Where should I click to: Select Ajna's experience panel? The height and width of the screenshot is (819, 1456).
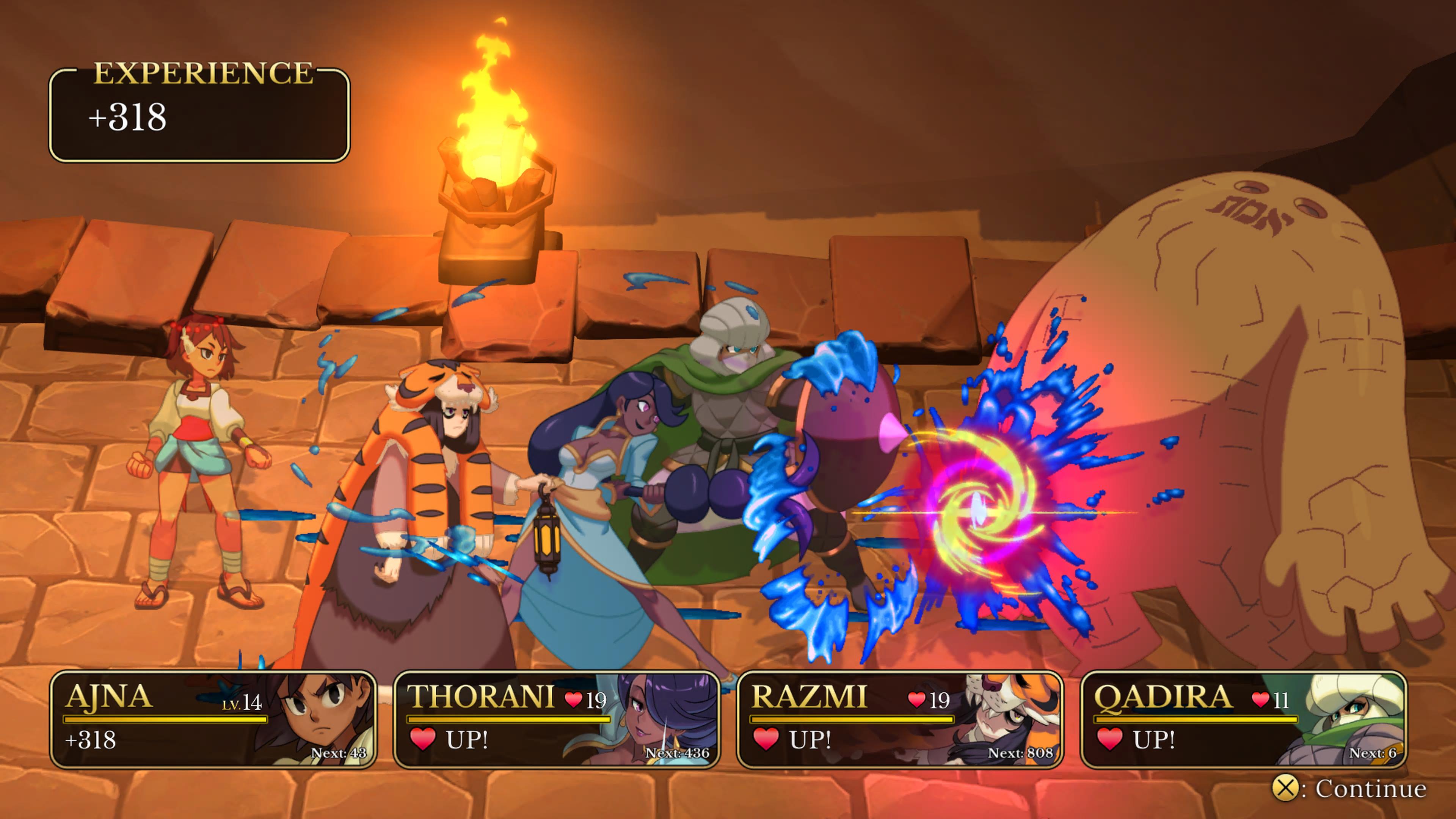213,719
